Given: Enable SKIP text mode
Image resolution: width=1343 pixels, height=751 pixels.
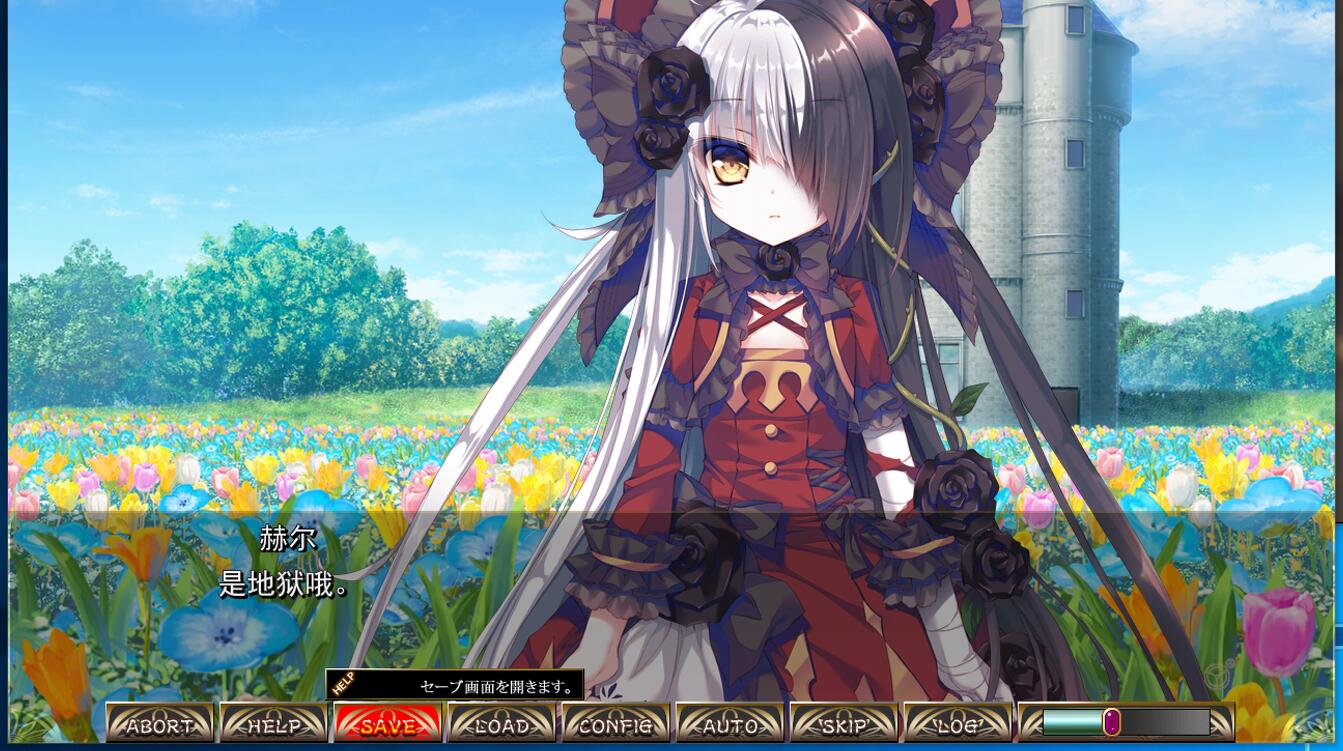Looking at the screenshot, I should [844, 724].
